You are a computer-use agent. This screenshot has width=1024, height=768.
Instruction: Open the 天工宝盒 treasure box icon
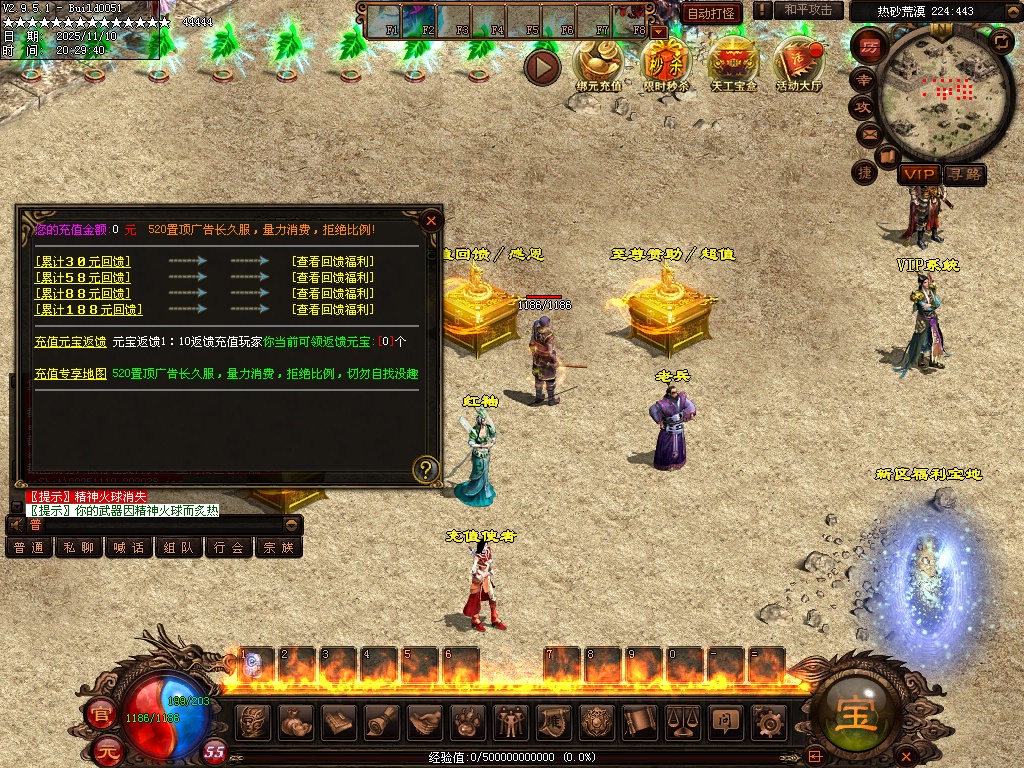pyautogui.click(x=734, y=64)
